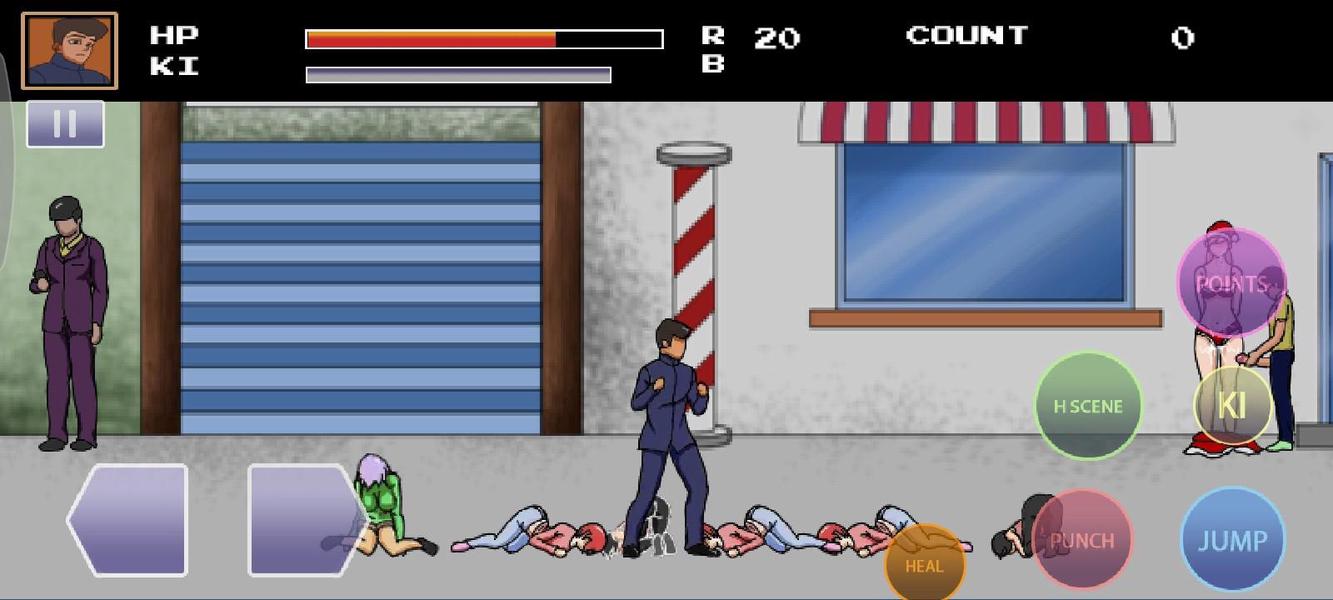
Task: Activate the yellow KI button
Action: pos(1232,405)
